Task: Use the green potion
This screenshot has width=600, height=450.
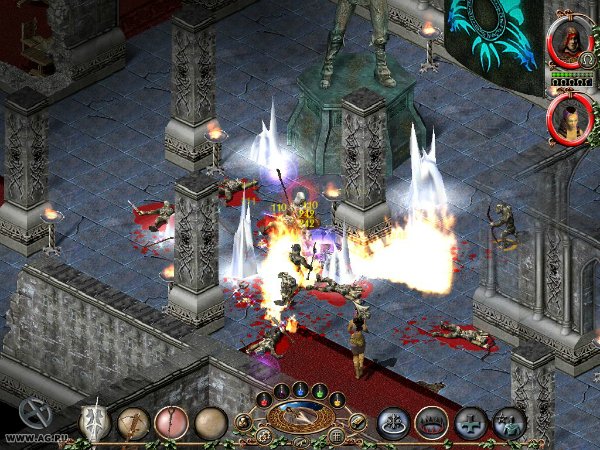Action: pyautogui.click(x=319, y=391)
